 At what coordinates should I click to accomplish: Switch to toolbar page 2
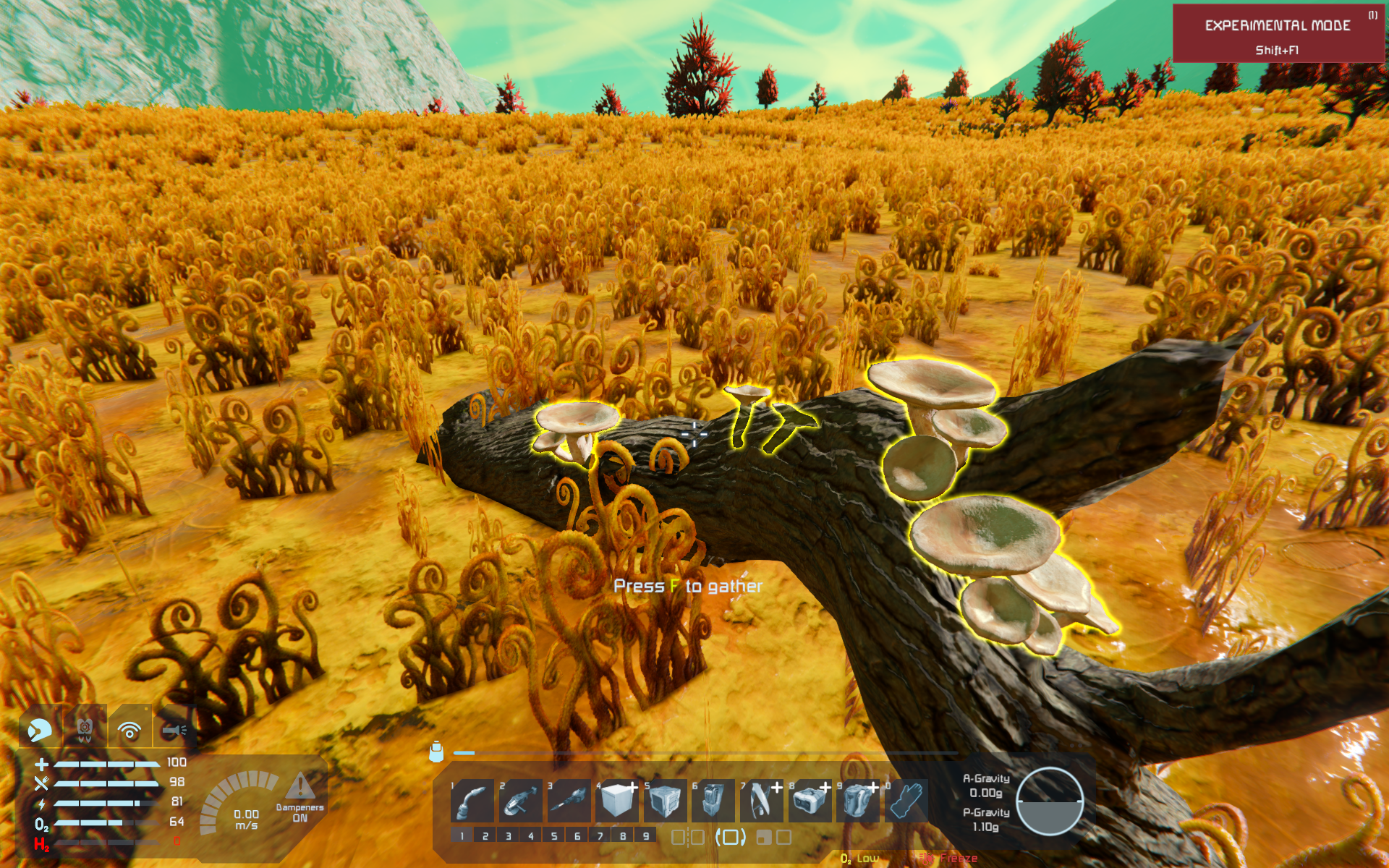485,836
